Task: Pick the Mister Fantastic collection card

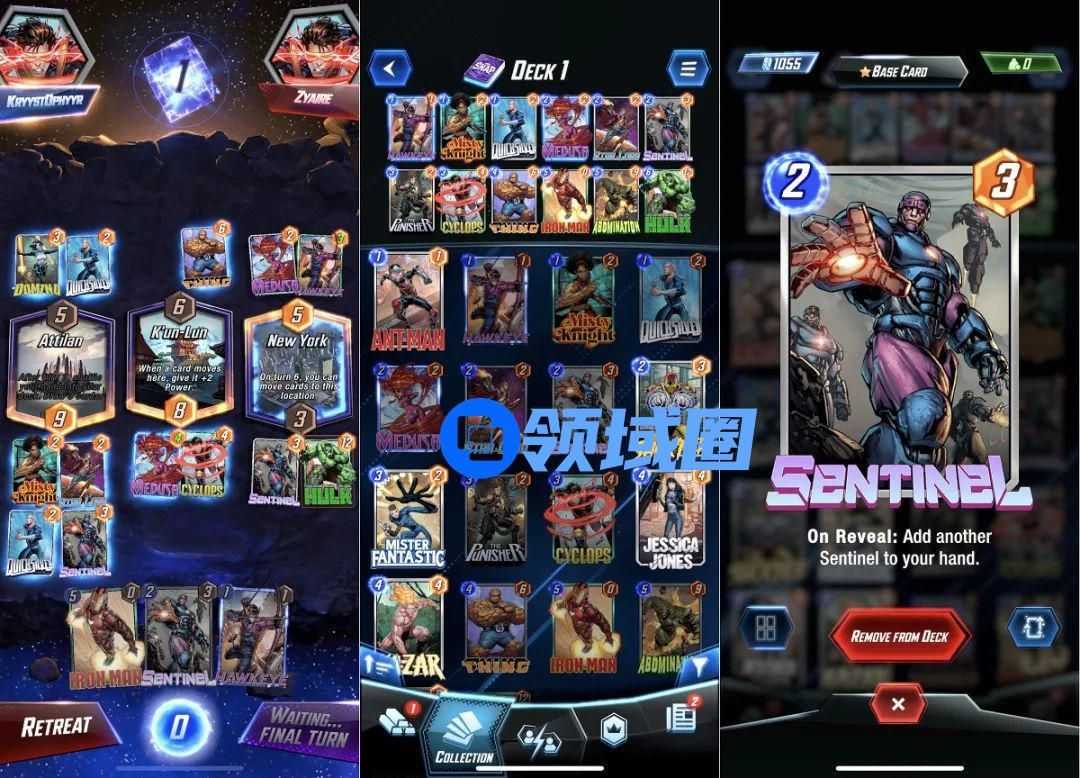Action: coord(406,519)
